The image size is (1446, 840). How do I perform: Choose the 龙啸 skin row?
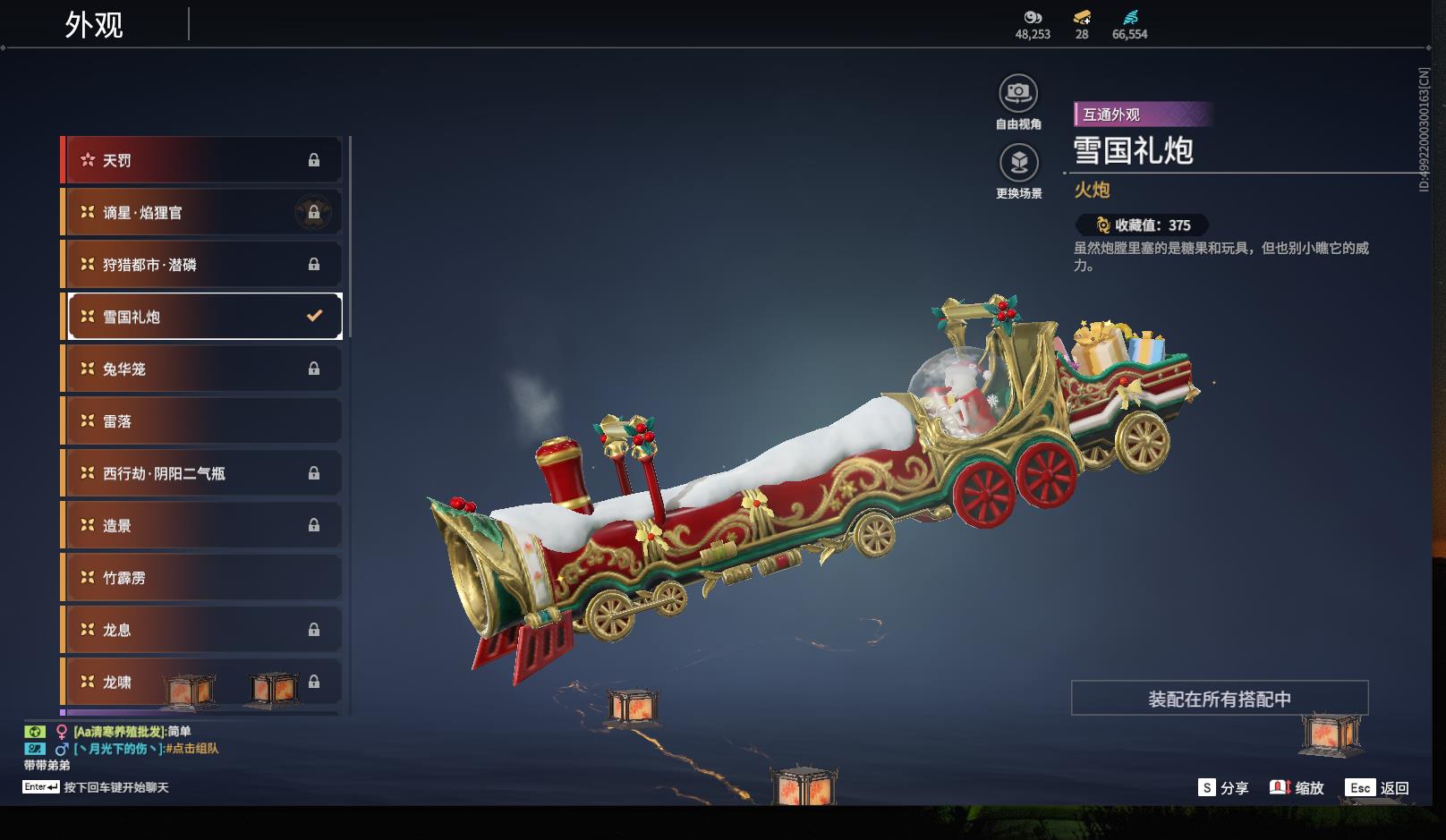203,682
